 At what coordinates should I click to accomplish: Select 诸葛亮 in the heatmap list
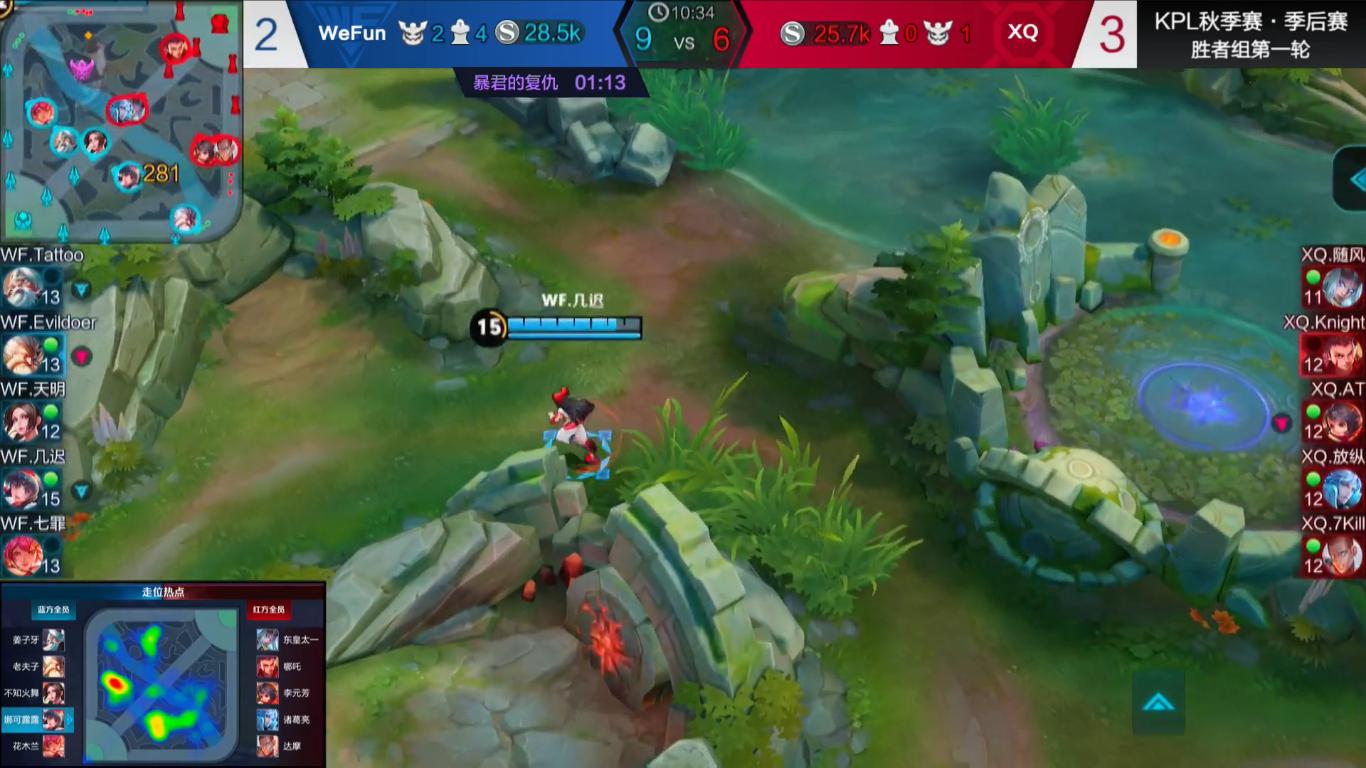[288, 720]
